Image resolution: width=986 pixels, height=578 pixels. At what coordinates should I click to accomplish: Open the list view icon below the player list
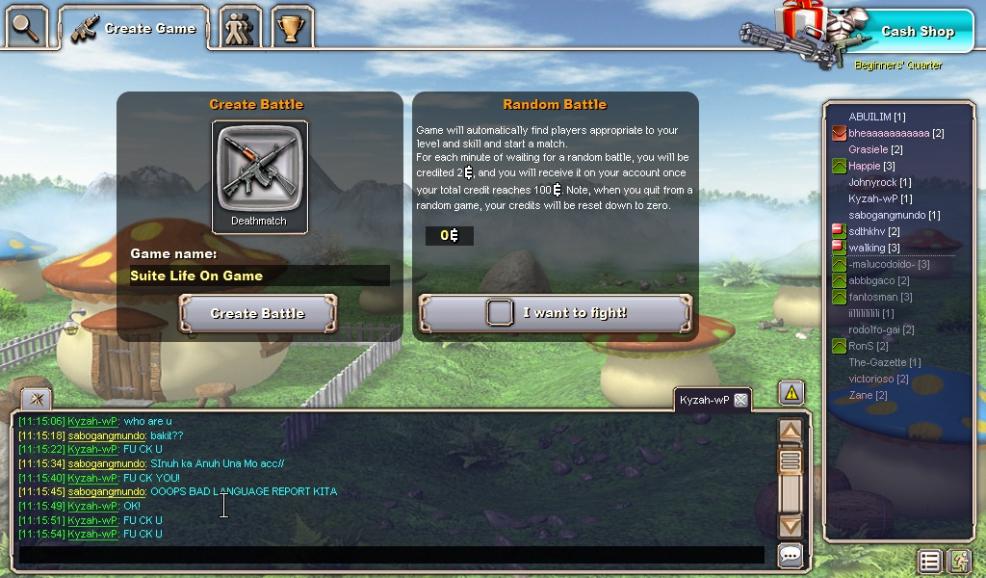[929, 561]
